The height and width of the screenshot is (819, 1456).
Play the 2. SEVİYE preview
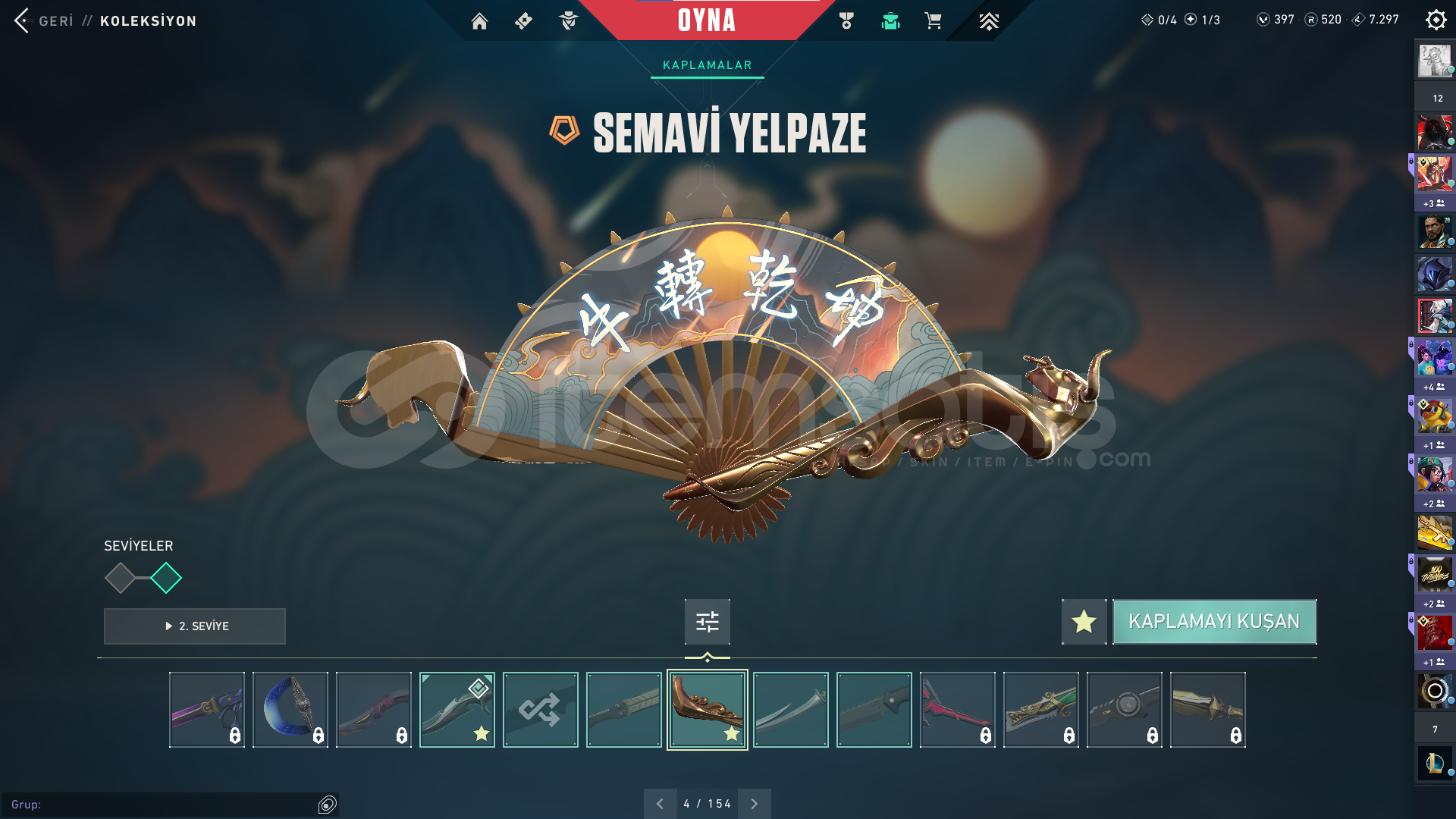(x=195, y=626)
